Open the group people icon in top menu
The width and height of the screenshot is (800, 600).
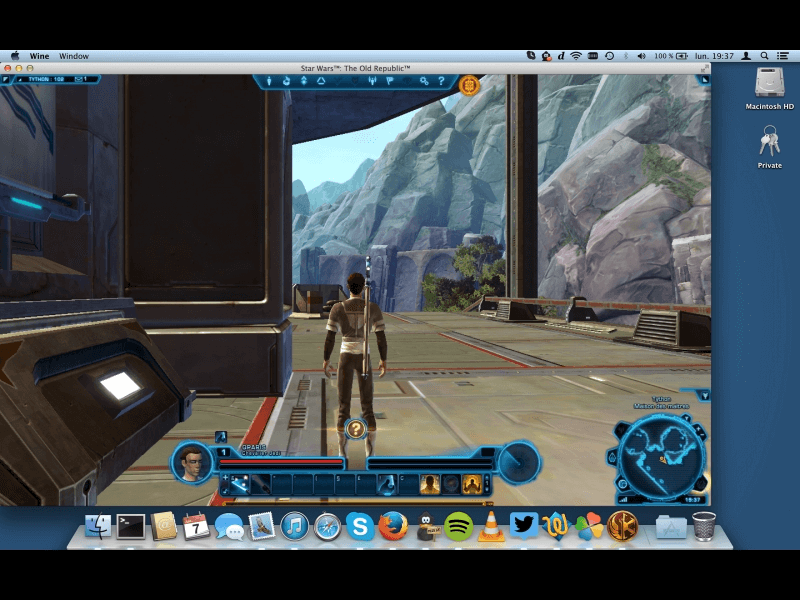373,81
